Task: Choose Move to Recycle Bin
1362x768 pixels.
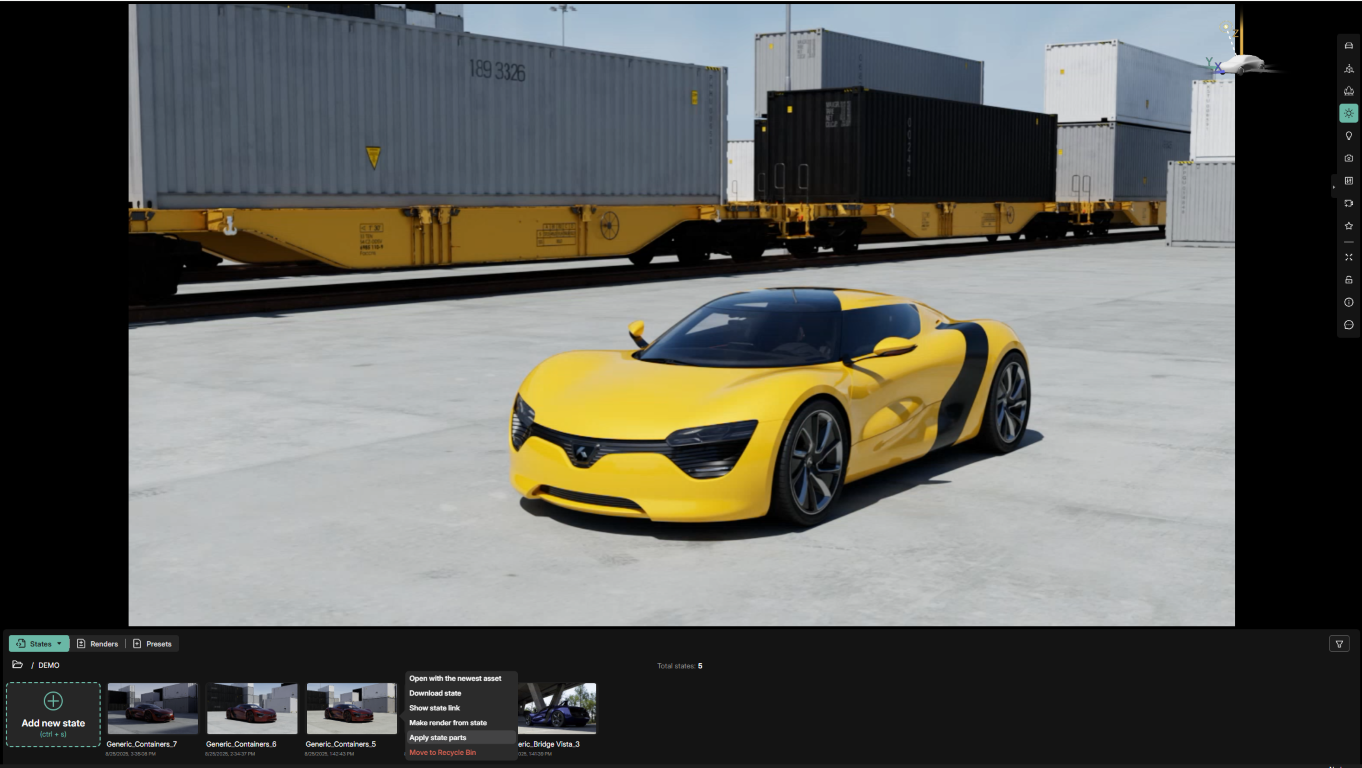Action: [x=442, y=752]
